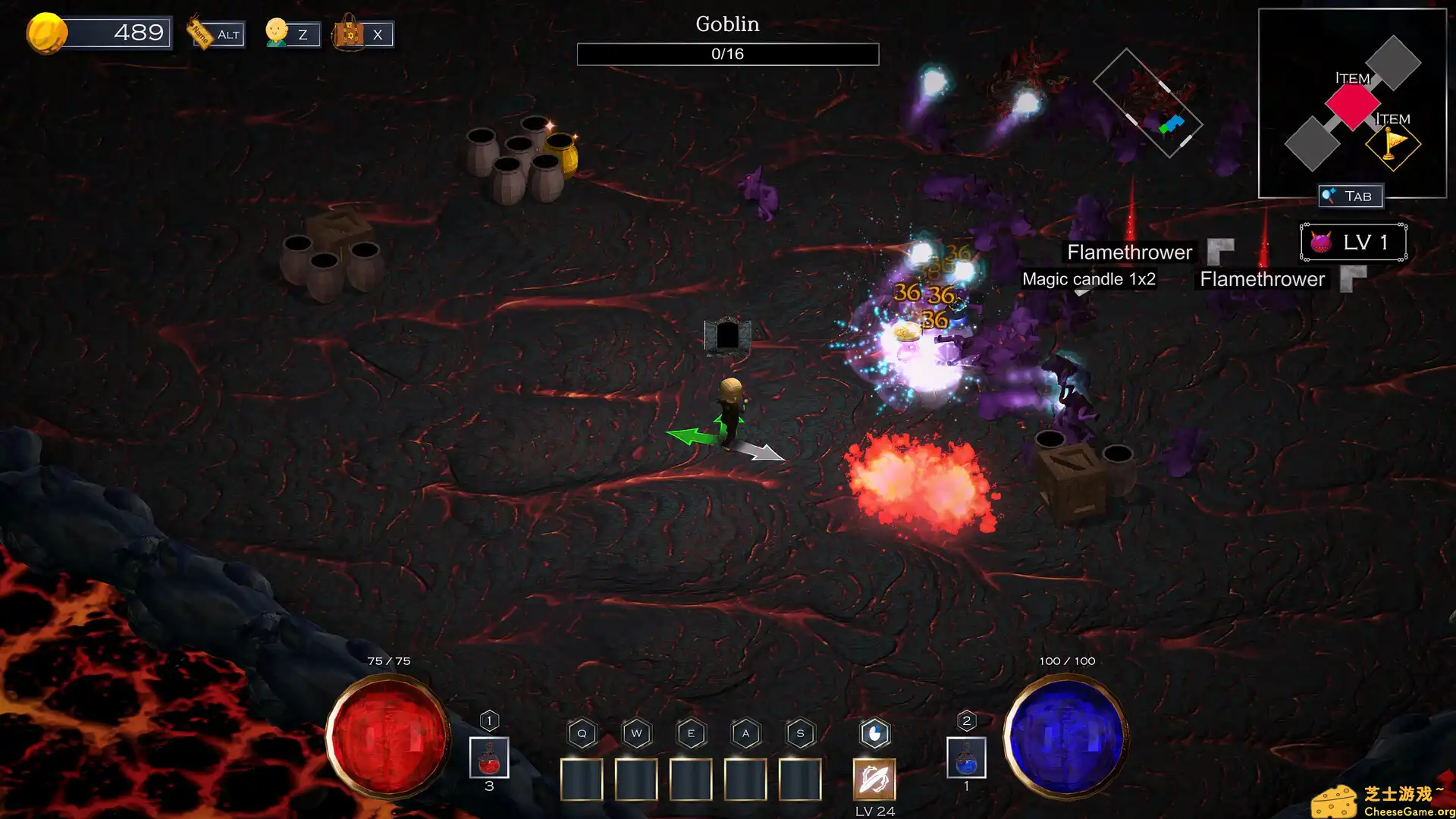Activate the LV 24 weapon skill icon
This screenshot has height=819, width=1456.
[874, 779]
